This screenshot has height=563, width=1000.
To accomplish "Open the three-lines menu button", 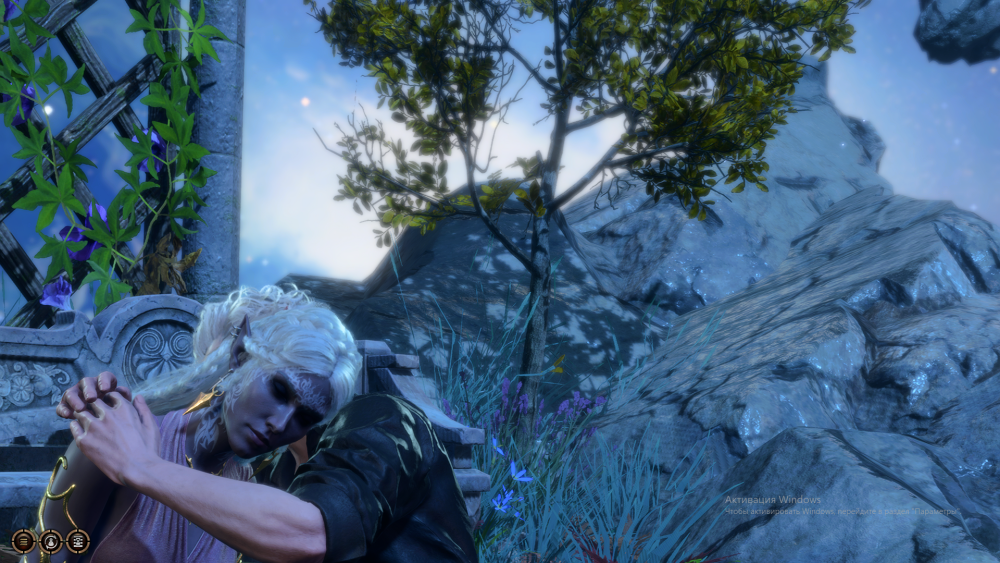I will pyautogui.click(x=23, y=541).
